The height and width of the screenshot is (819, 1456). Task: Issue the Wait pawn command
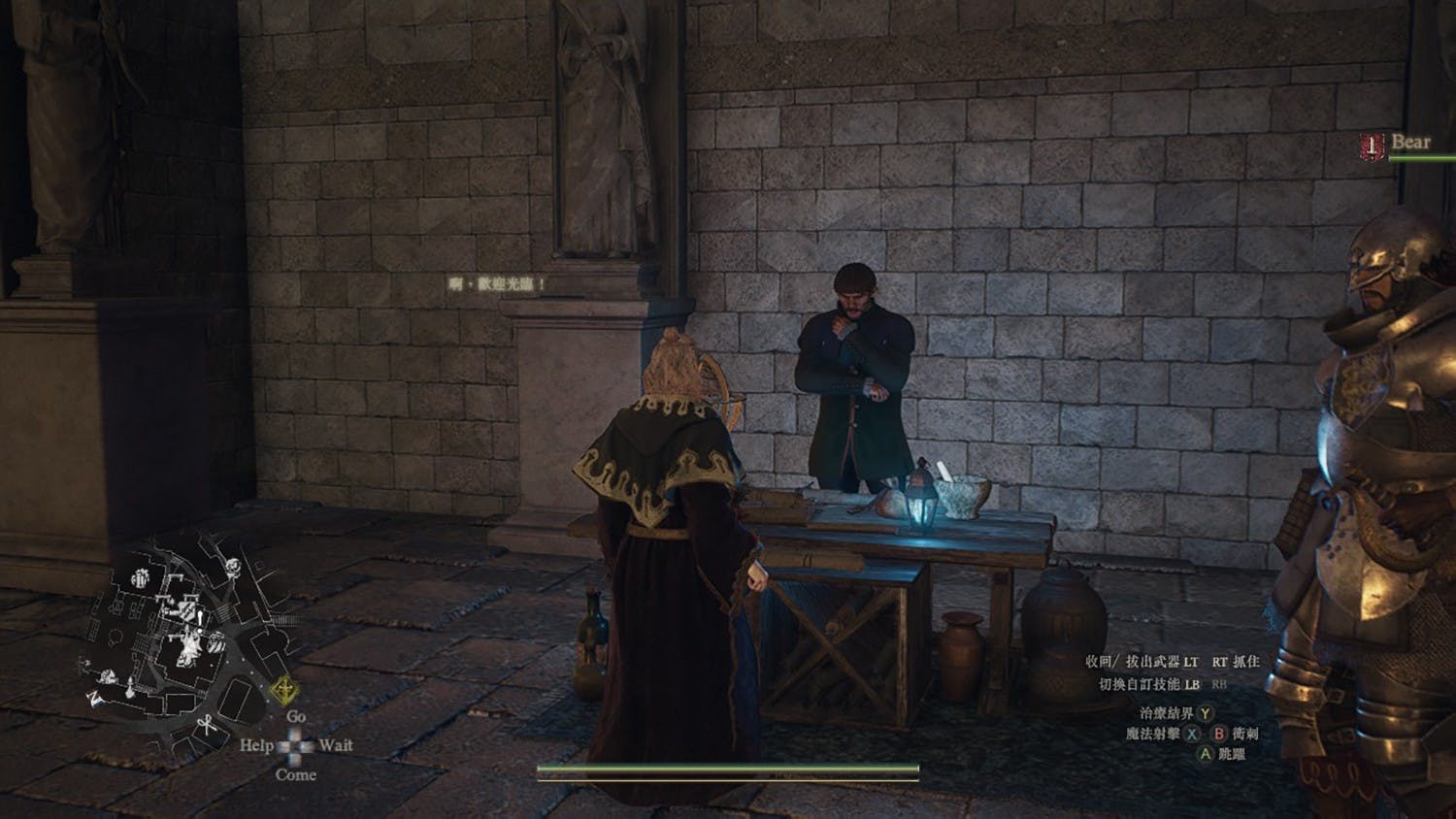335,745
